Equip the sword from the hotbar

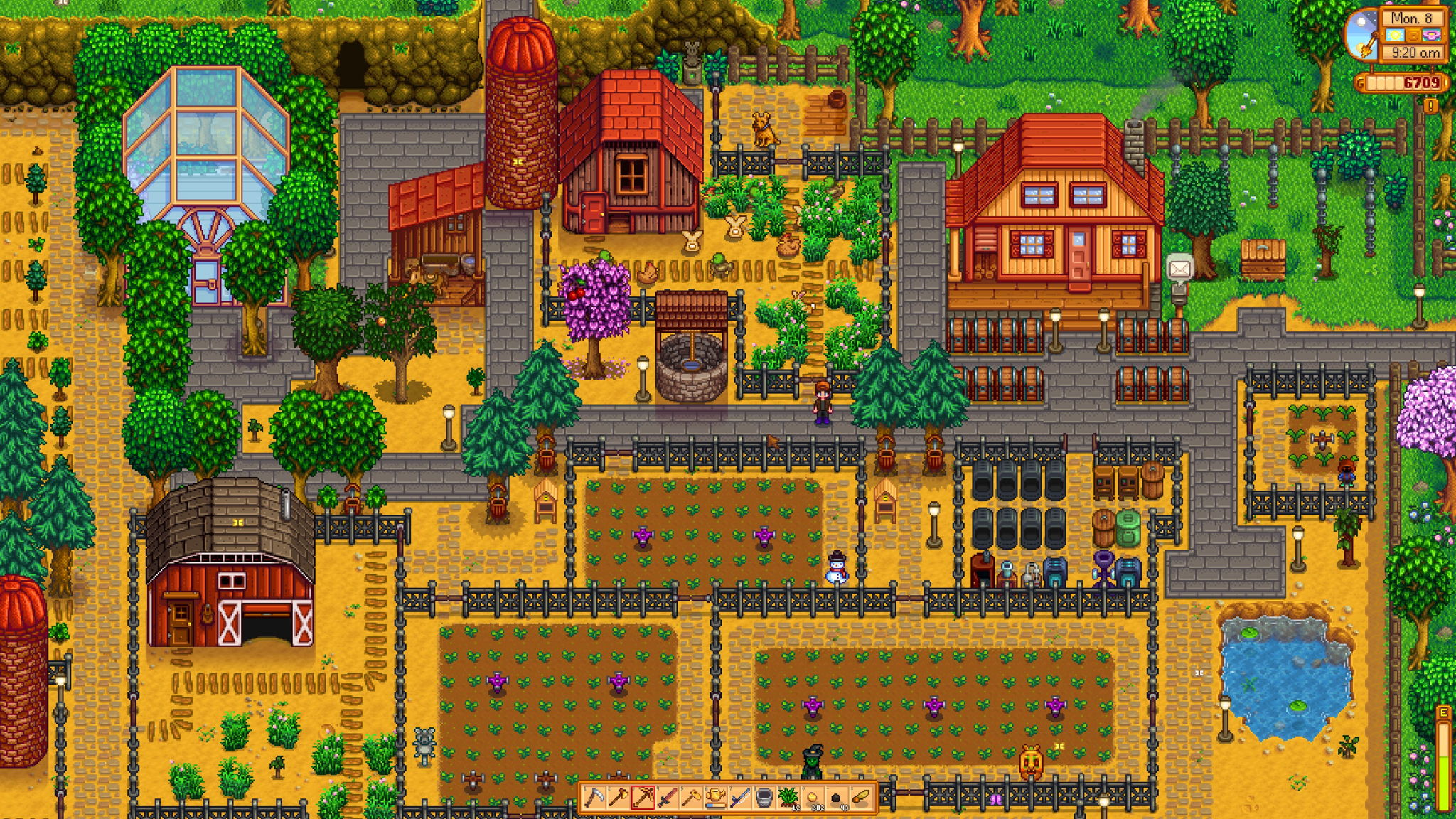[x=668, y=797]
